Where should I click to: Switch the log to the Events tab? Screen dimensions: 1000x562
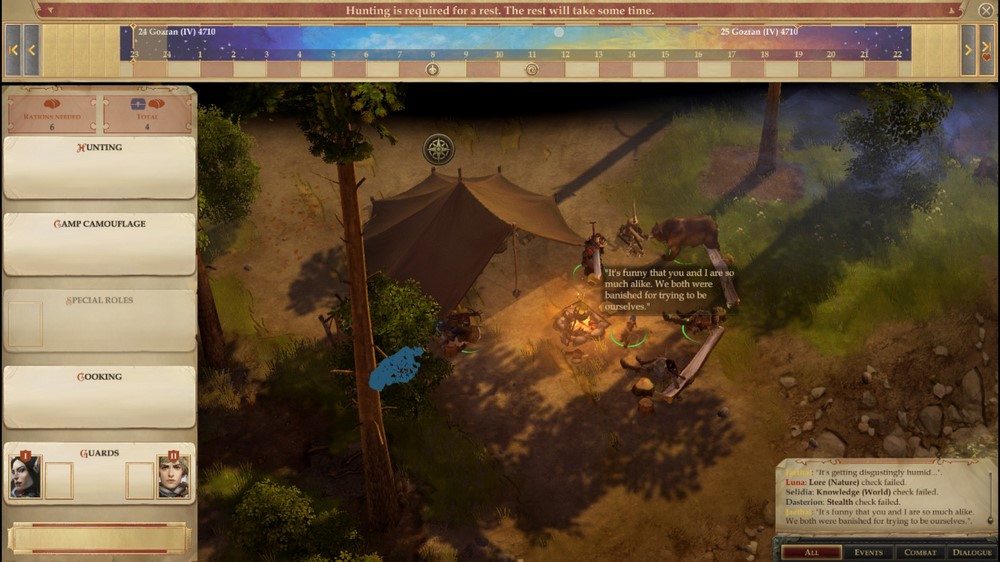click(x=867, y=552)
